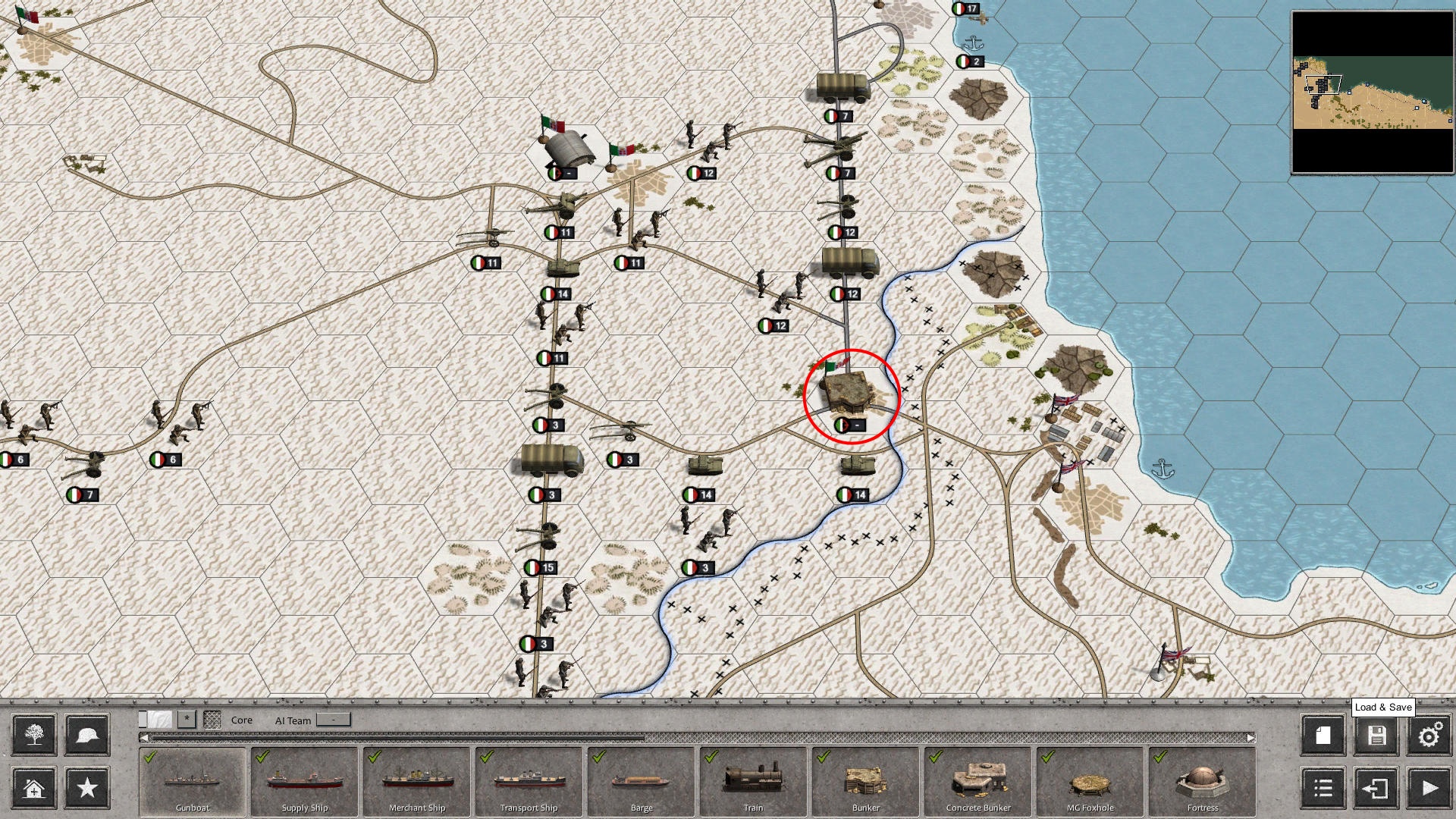
Task: Toggle the Gunboat availability checkmark
Action: 151,757
